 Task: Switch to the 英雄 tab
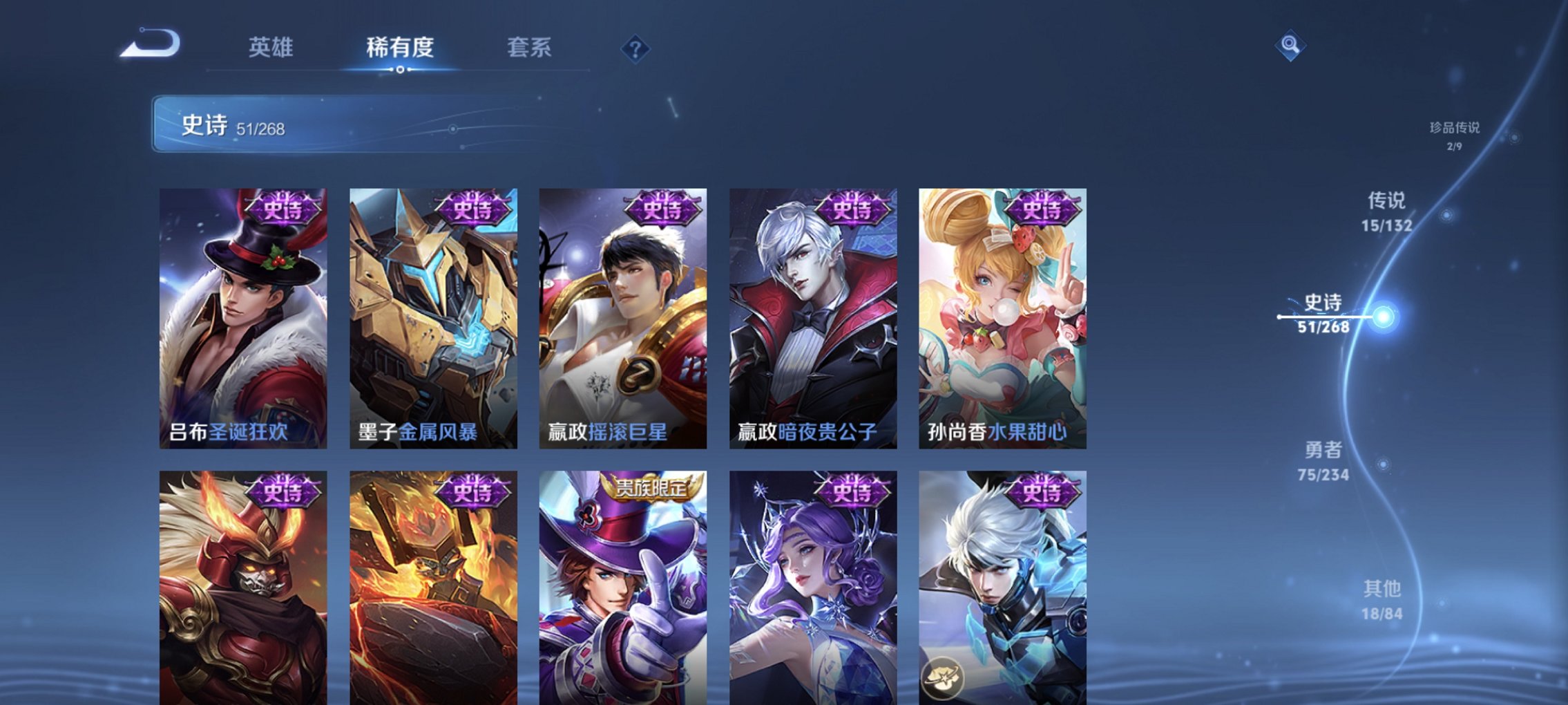272,47
